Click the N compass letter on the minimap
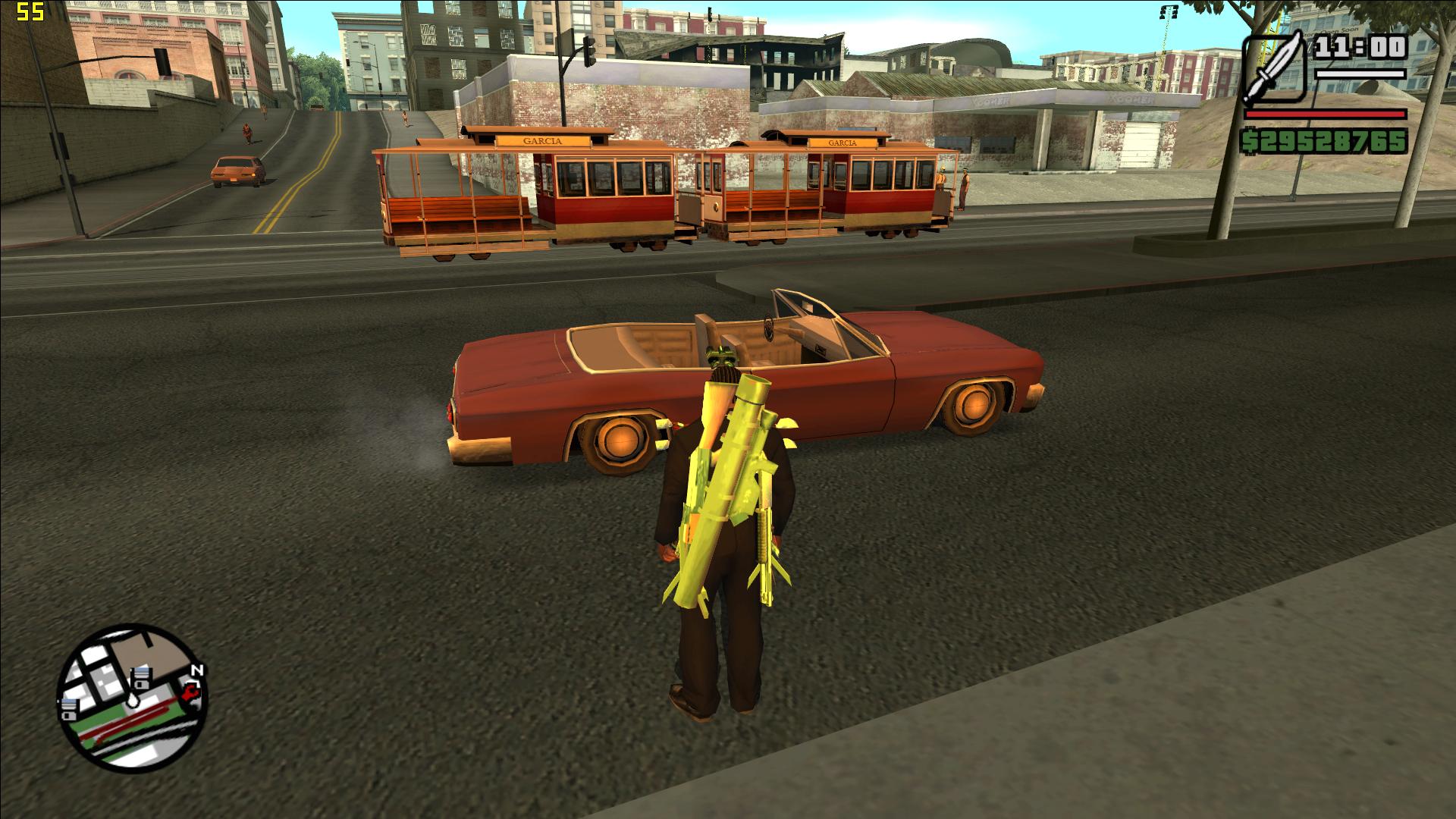 (x=197, y=670)
